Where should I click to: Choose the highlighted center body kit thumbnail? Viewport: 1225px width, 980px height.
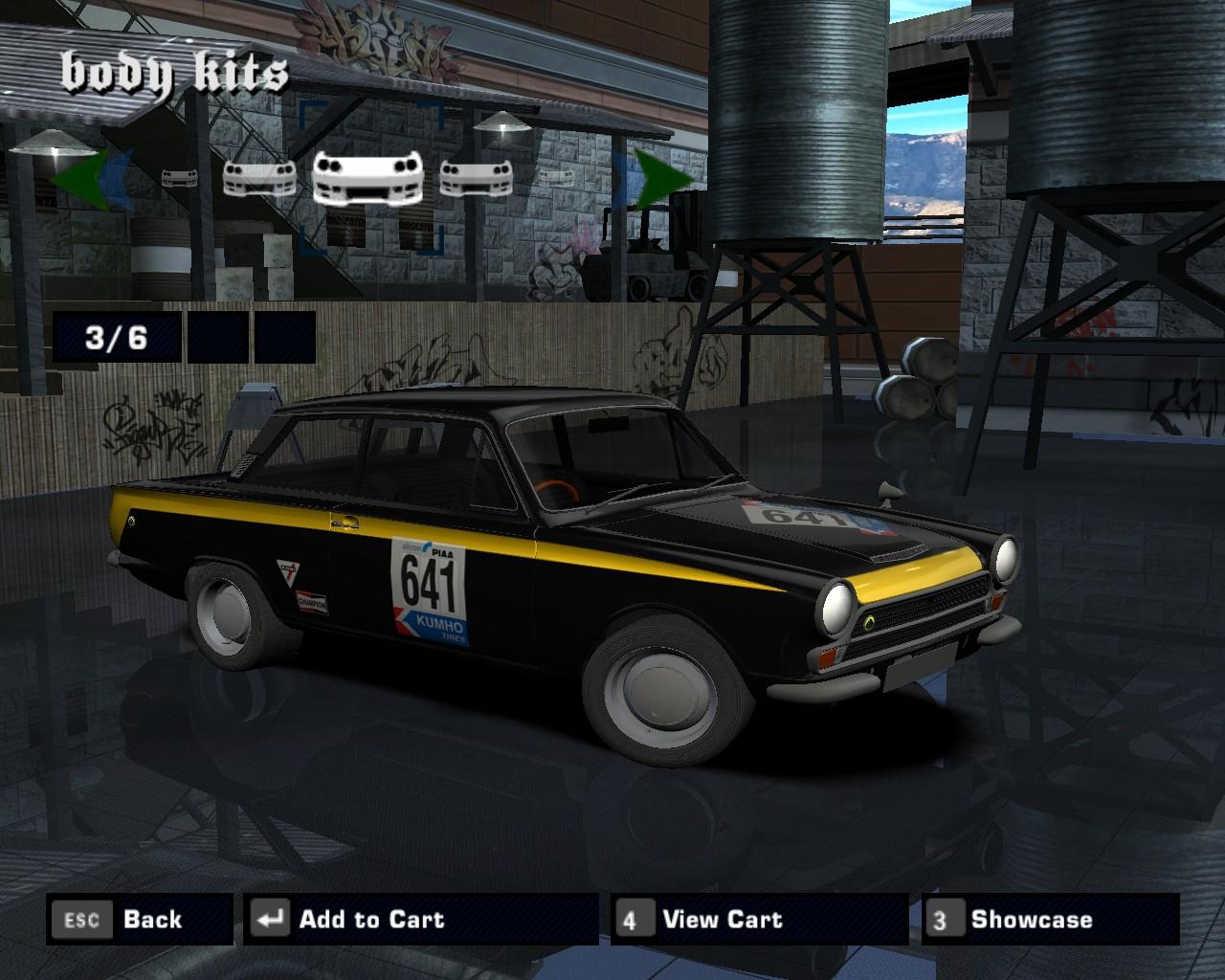370,178
